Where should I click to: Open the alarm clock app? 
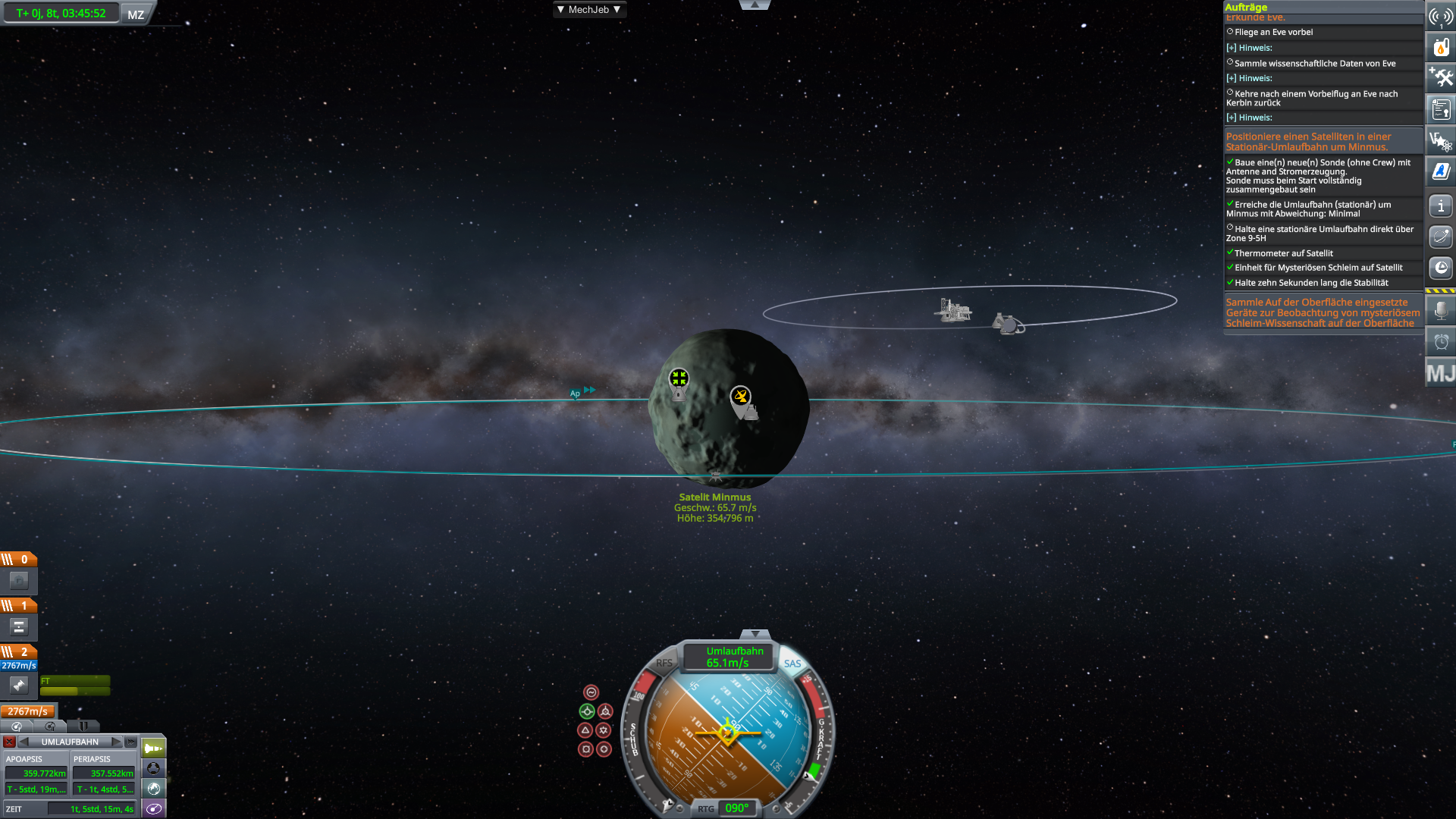[x=1441, y=342]
